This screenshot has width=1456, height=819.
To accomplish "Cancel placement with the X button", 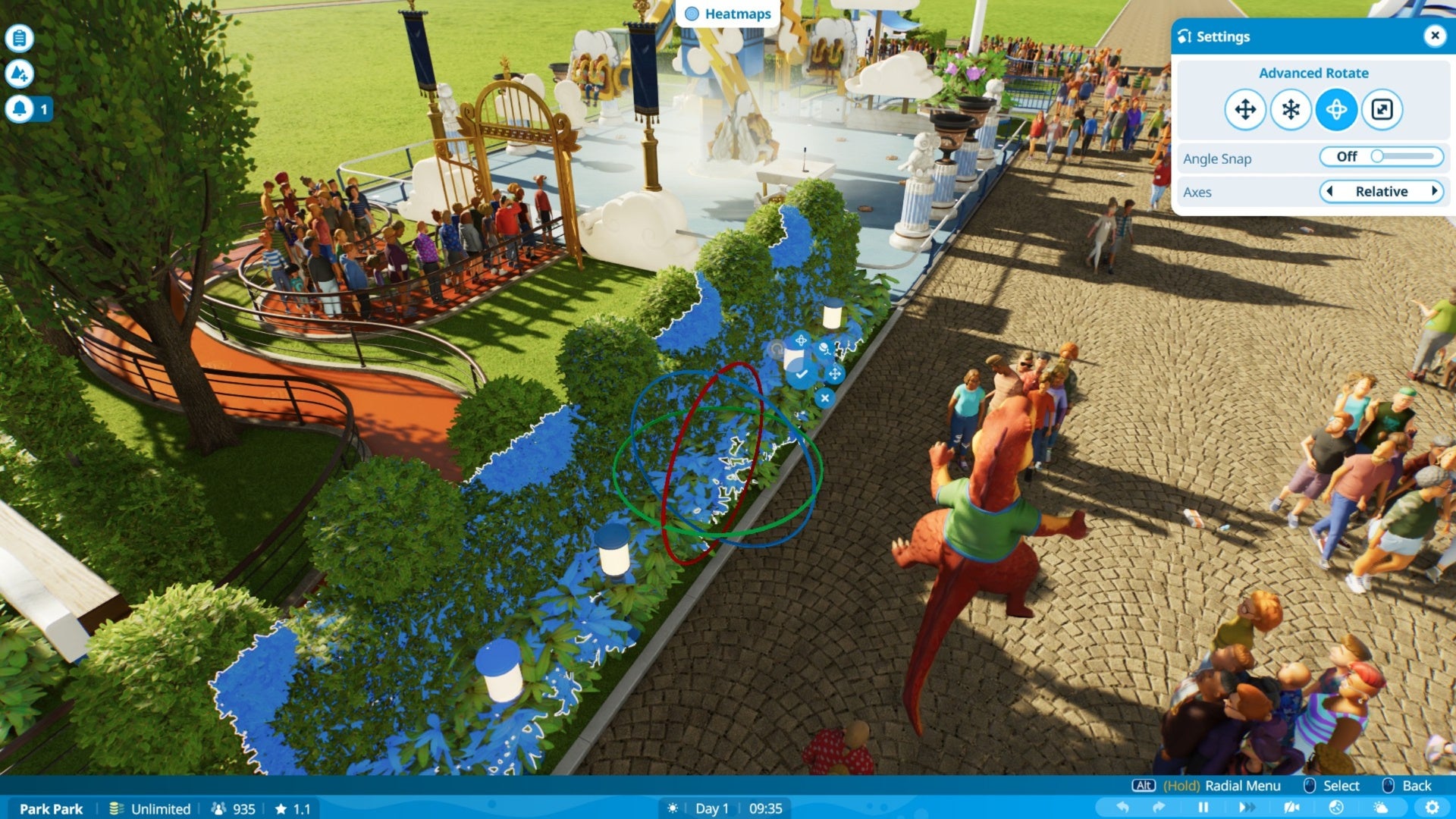I will [x=825, y=398].
